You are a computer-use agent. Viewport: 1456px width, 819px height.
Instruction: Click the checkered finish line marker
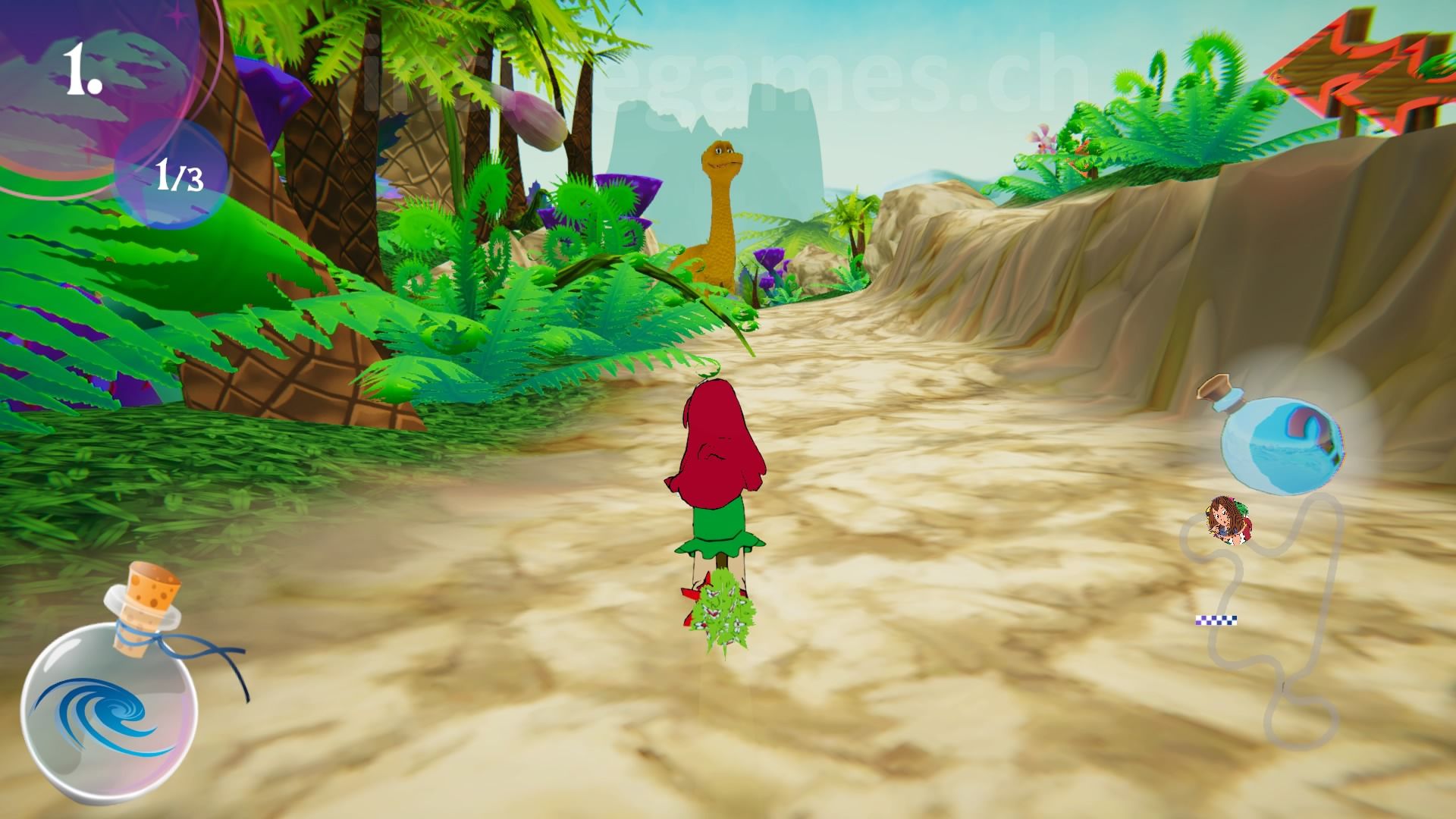[1216, 620]
